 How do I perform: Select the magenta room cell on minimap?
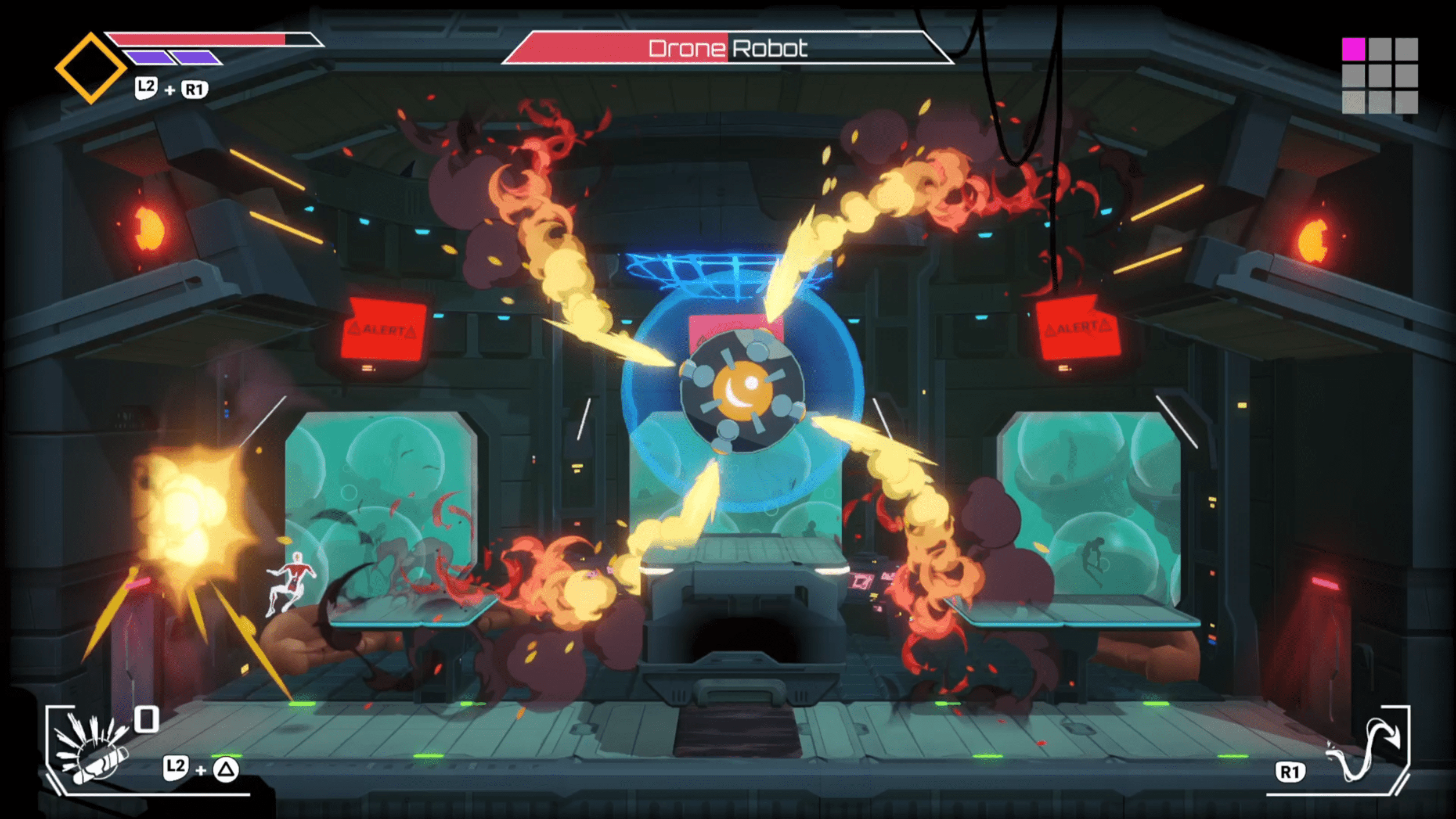click(1353, 49)
